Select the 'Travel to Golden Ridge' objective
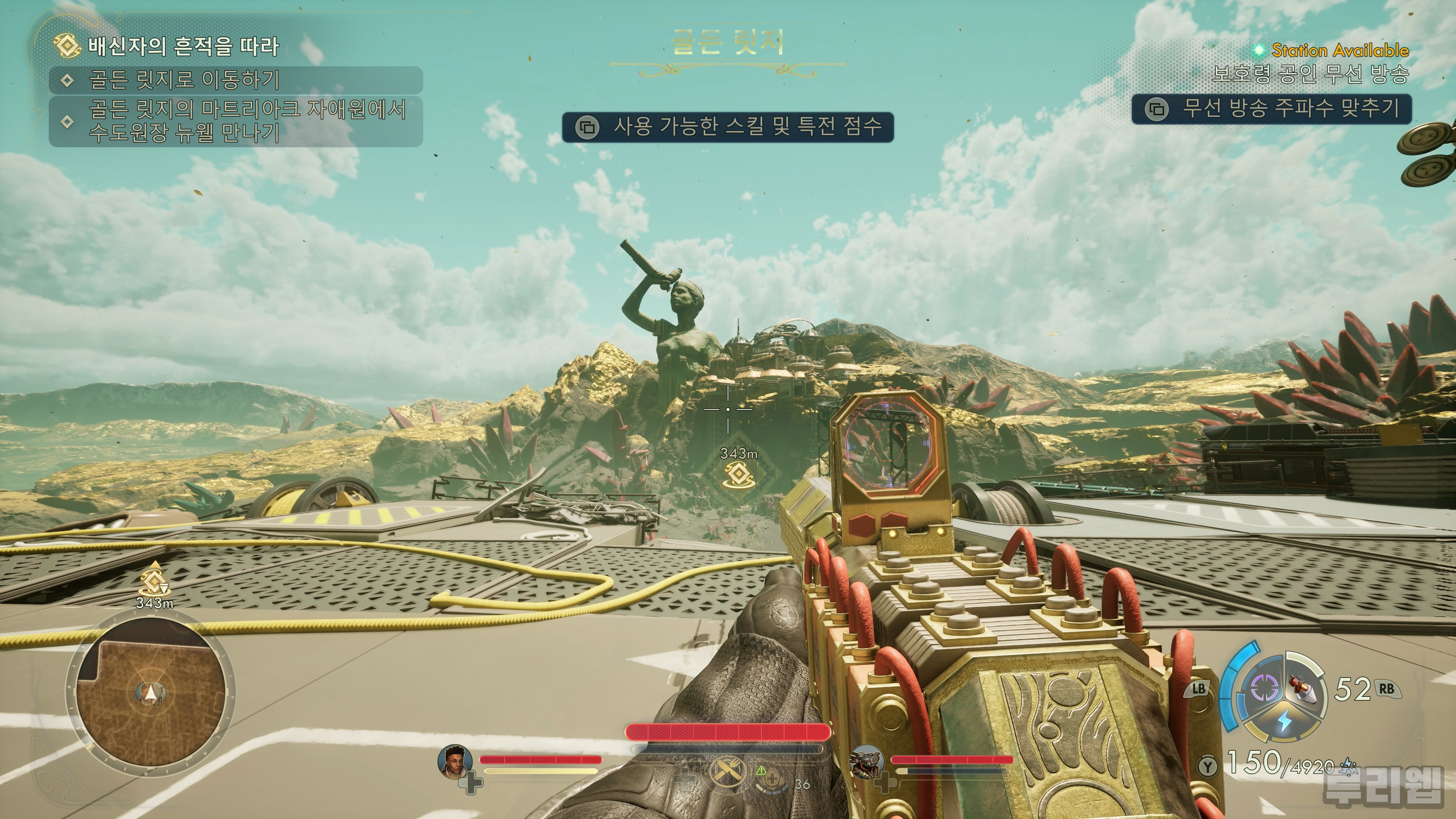The width and height of the screenshot is (1456, 819). click(x=184, y=80)
